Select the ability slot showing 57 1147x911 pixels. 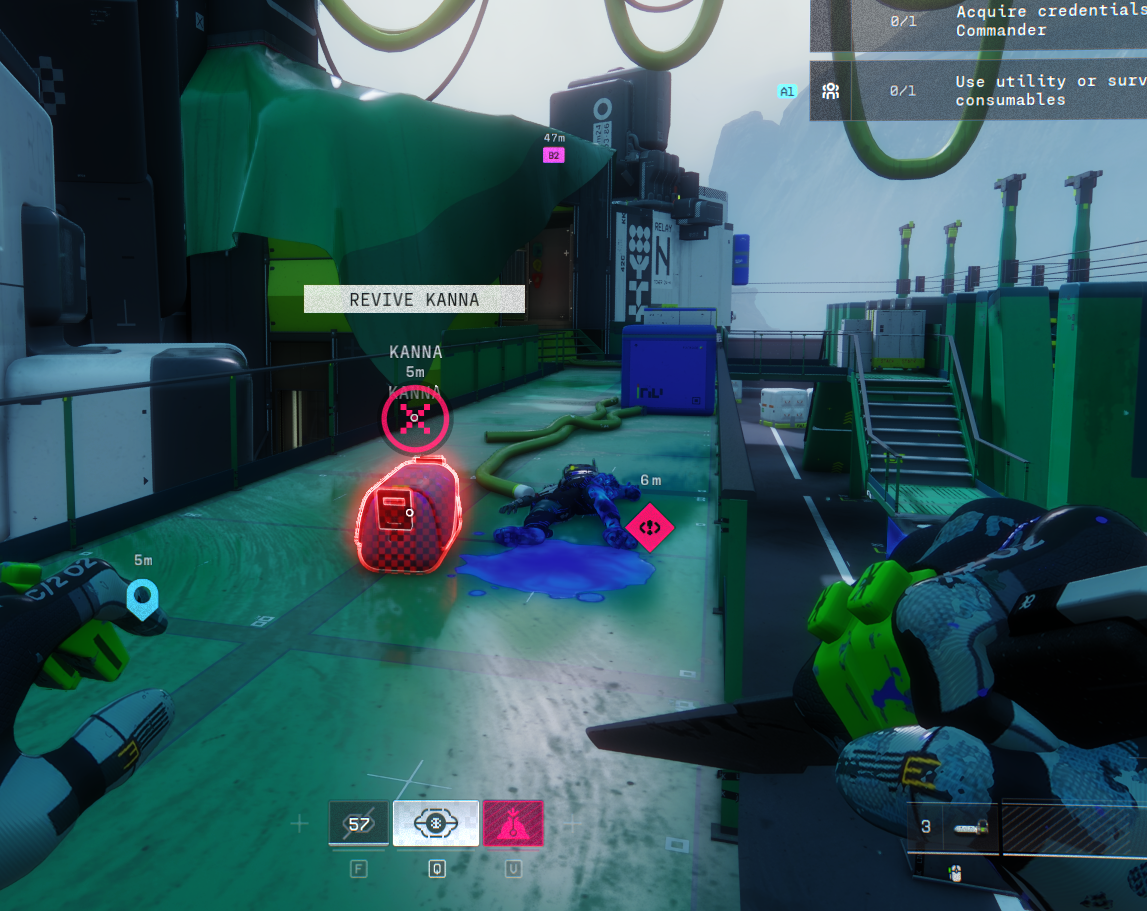point(359,824)
